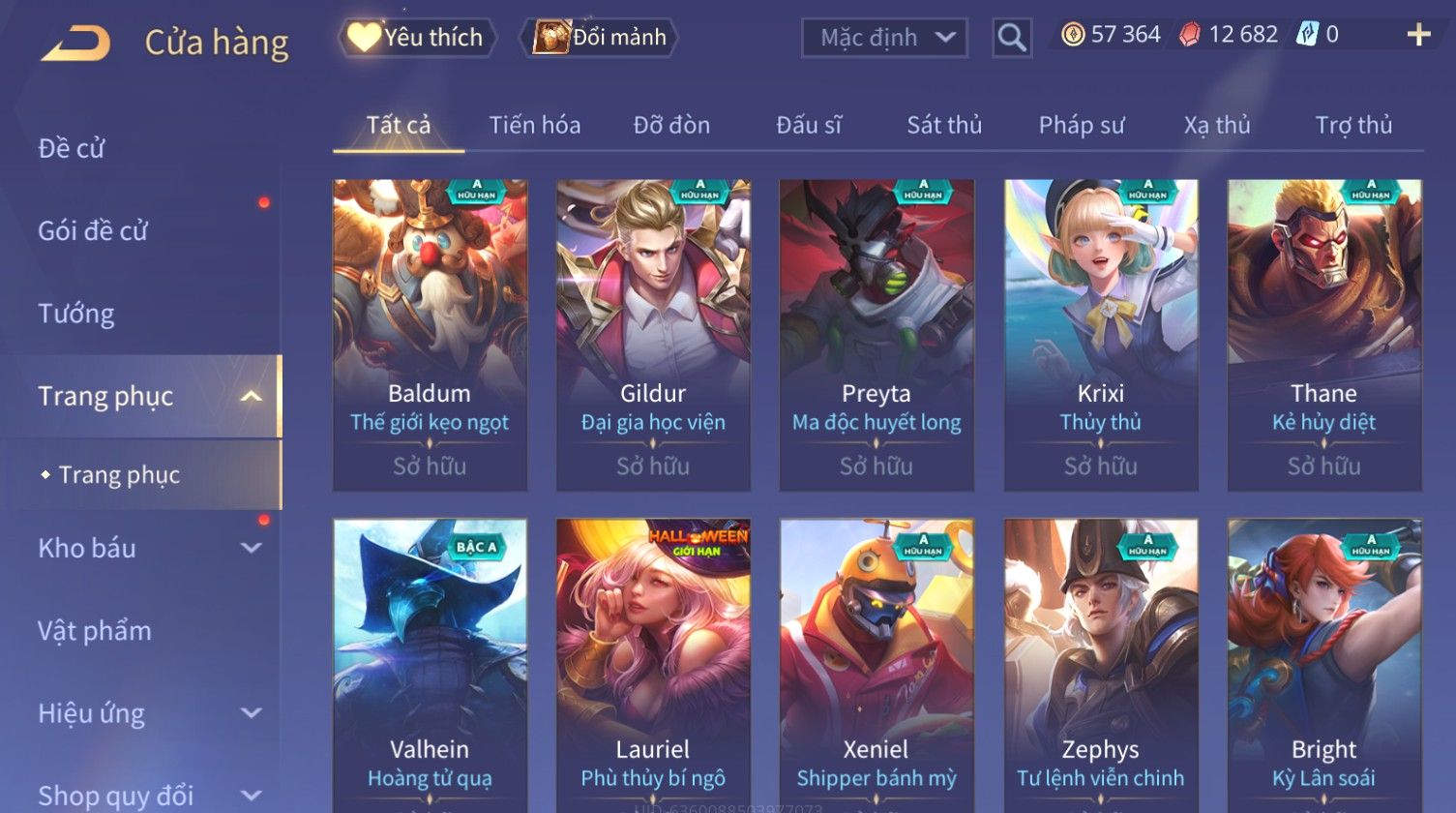Switch to the Đỡ đòn tab
1456x813 pixels.
(x=671, y=125)
